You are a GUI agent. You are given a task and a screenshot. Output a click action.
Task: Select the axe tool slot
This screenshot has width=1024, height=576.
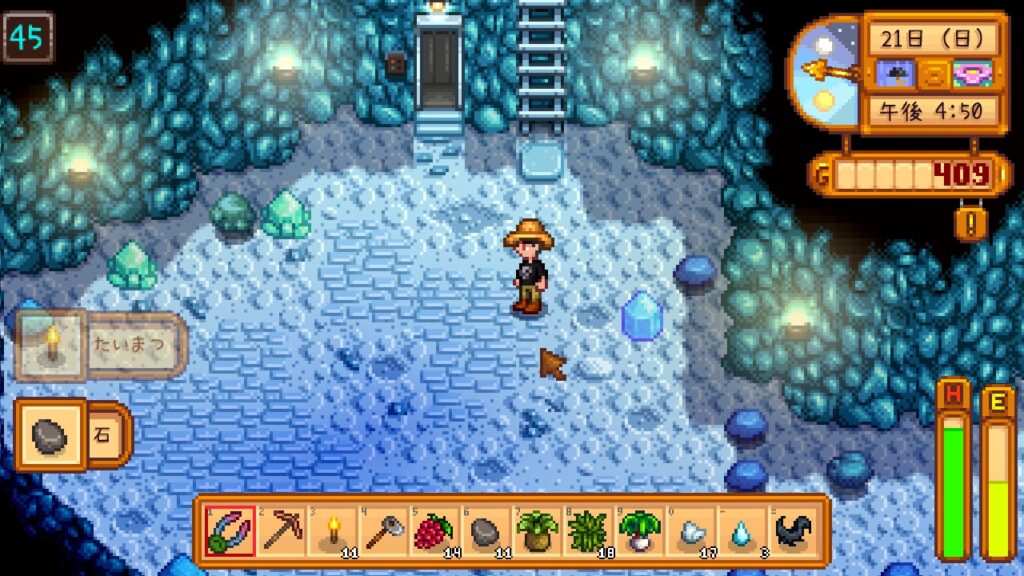(x=383, y=531)
